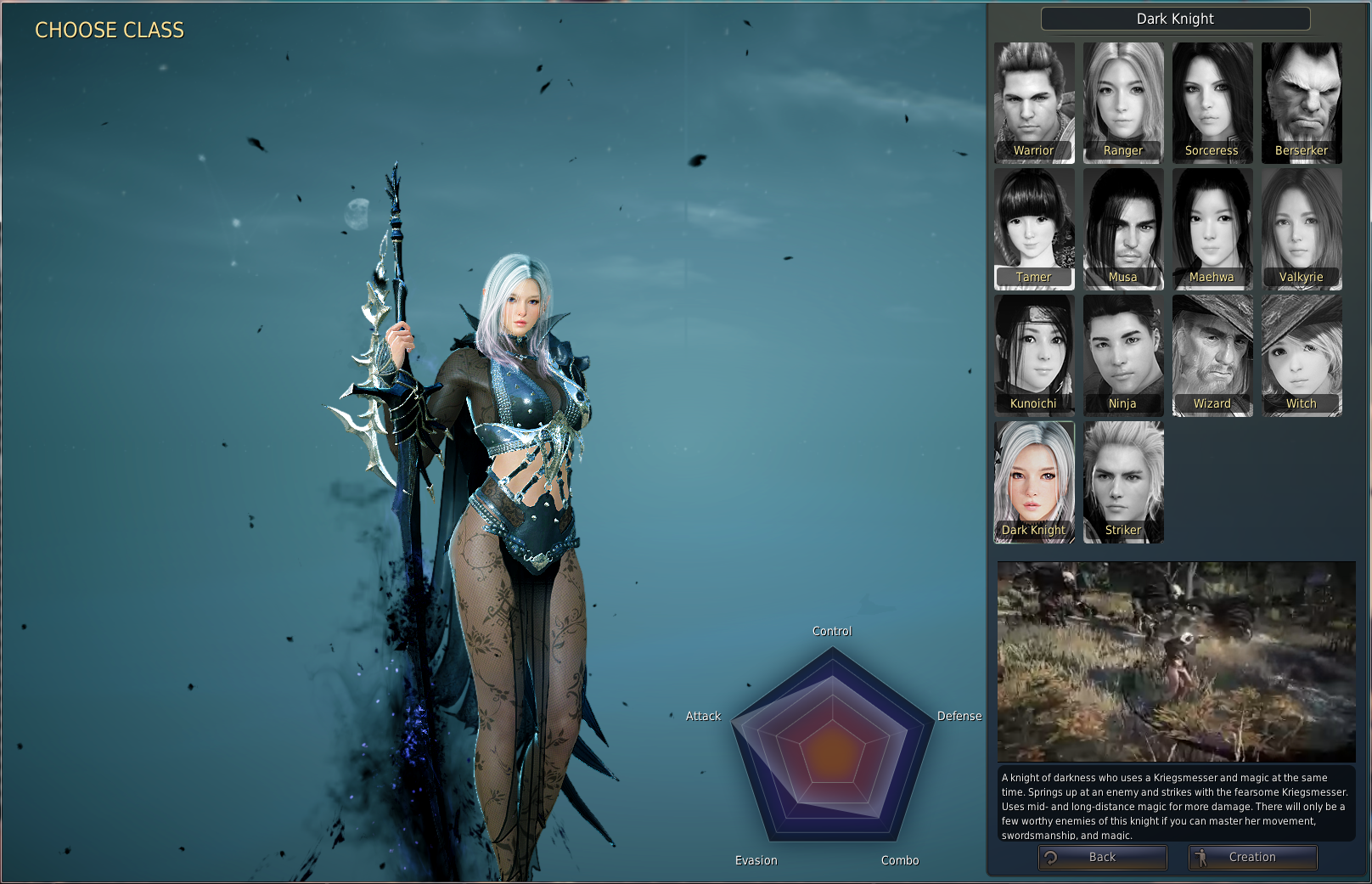The image size is (1372, 884).
Task: Select the Kunoichi class portrait
Action: coord(1034,355)
